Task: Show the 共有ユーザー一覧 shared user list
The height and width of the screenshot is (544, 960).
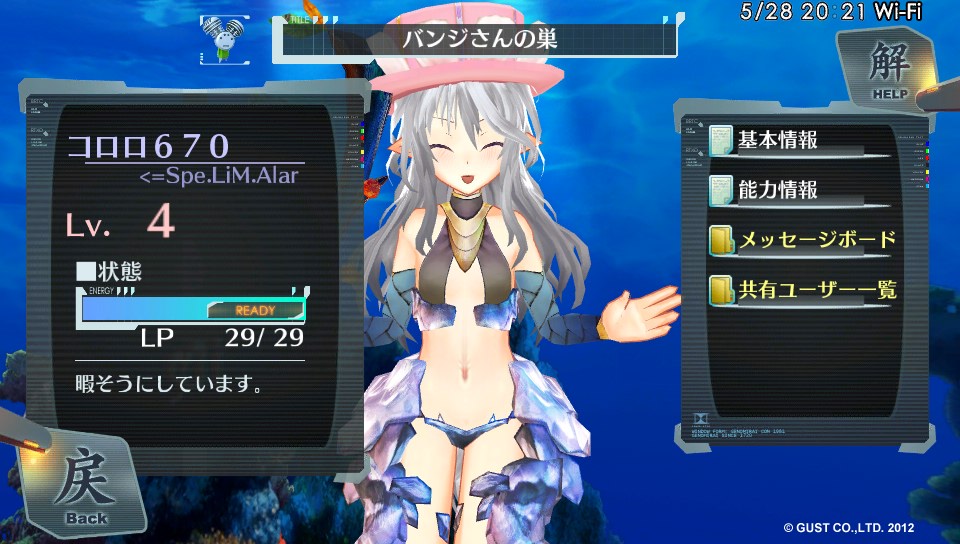Action: click(x=802, y=291)
